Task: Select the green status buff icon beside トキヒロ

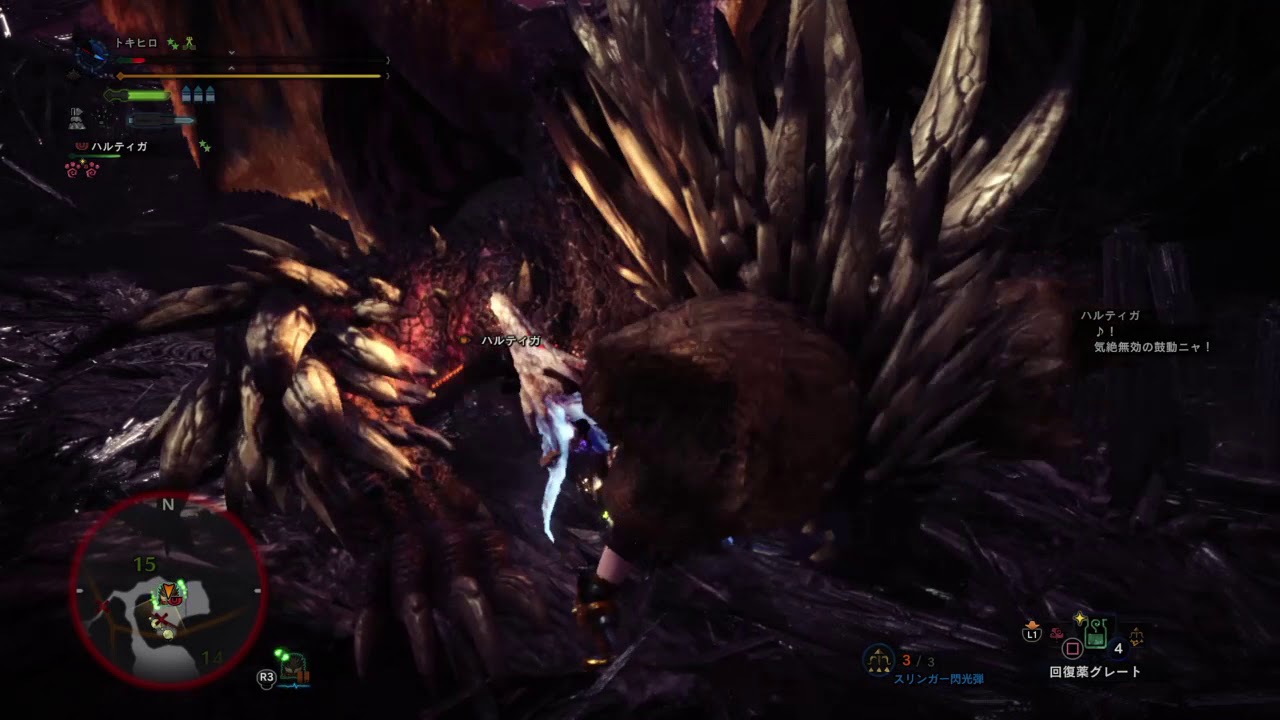Action: coord(173,44)
